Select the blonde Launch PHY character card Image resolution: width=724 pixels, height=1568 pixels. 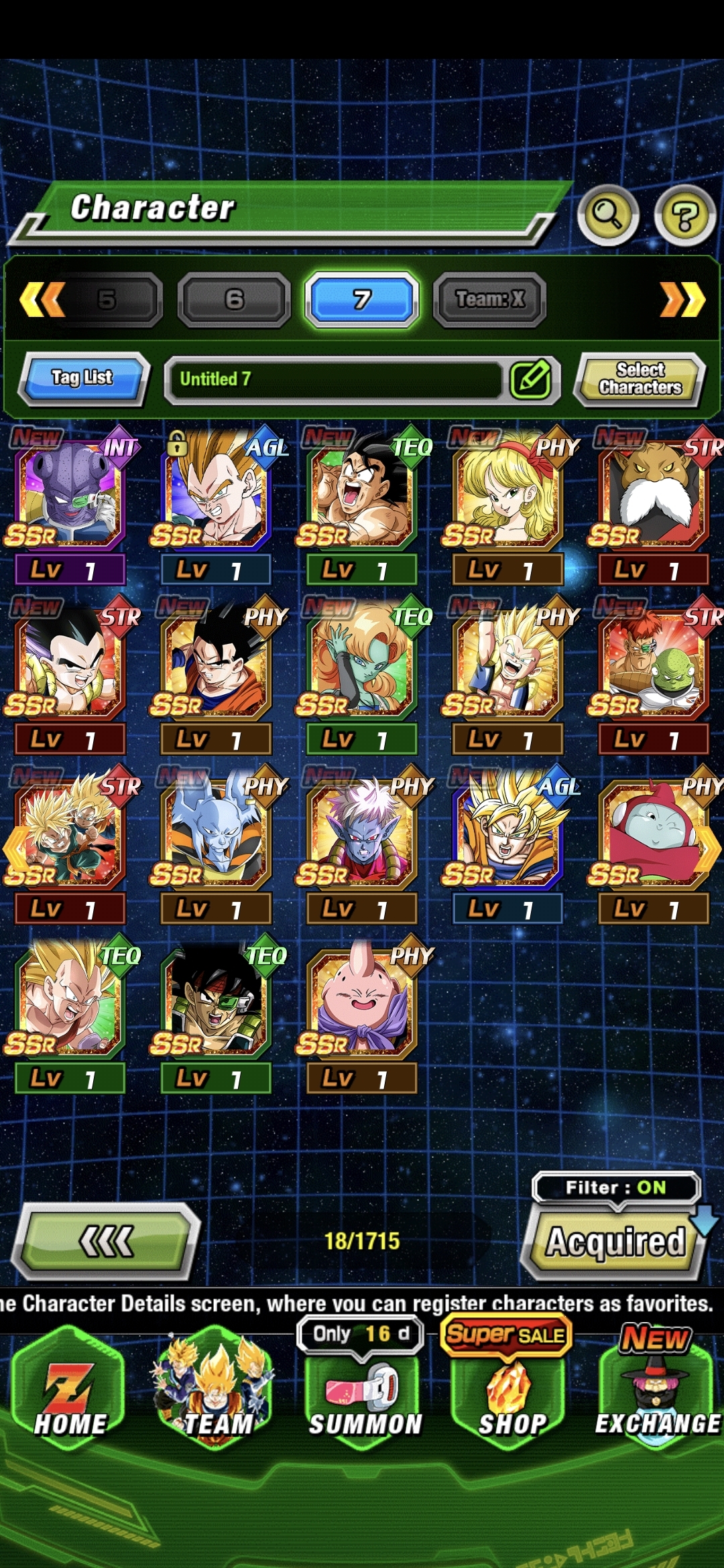(507, 495)
